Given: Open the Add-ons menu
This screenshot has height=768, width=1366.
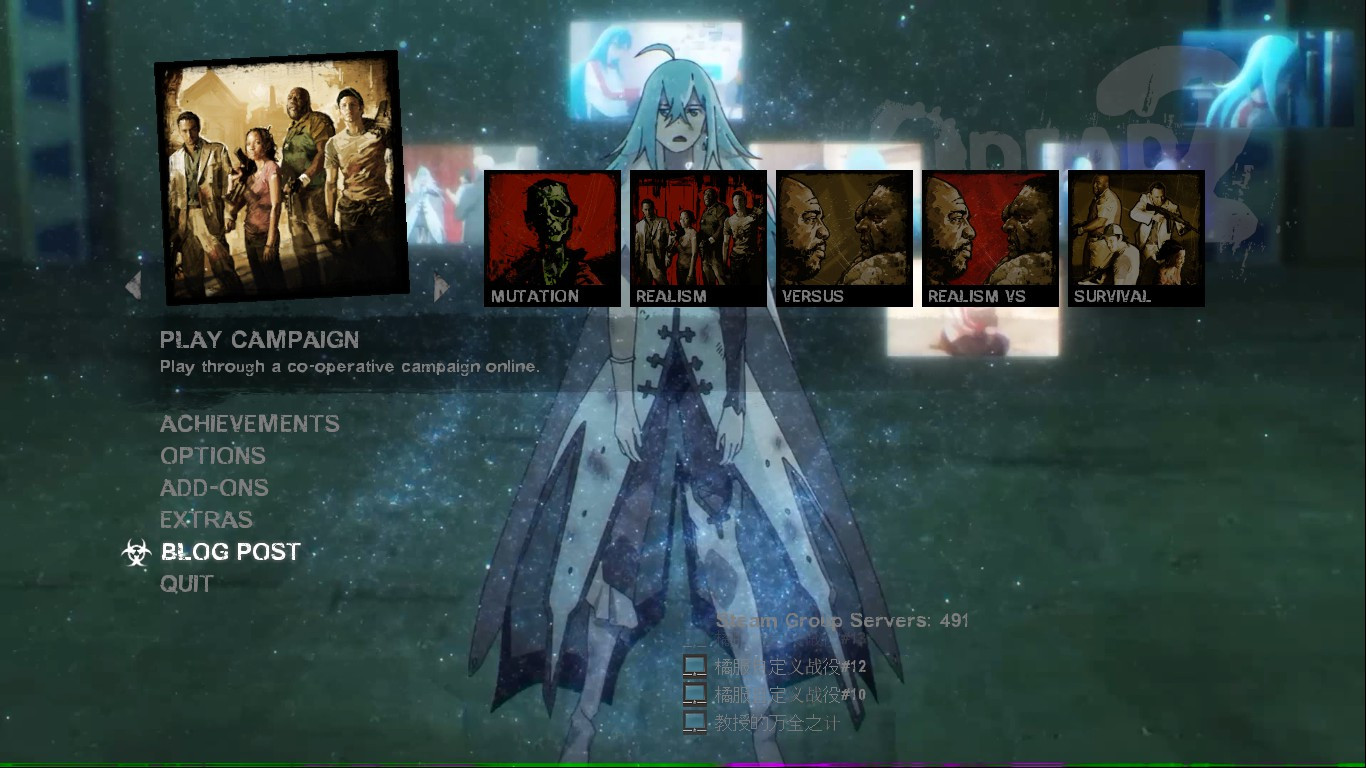Looking at the screenshot, I should point(214,488).
